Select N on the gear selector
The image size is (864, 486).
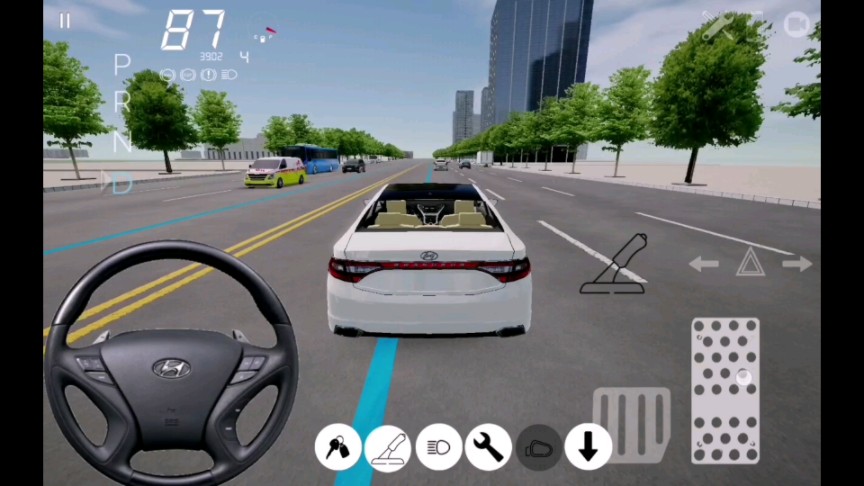click(122, 143)
